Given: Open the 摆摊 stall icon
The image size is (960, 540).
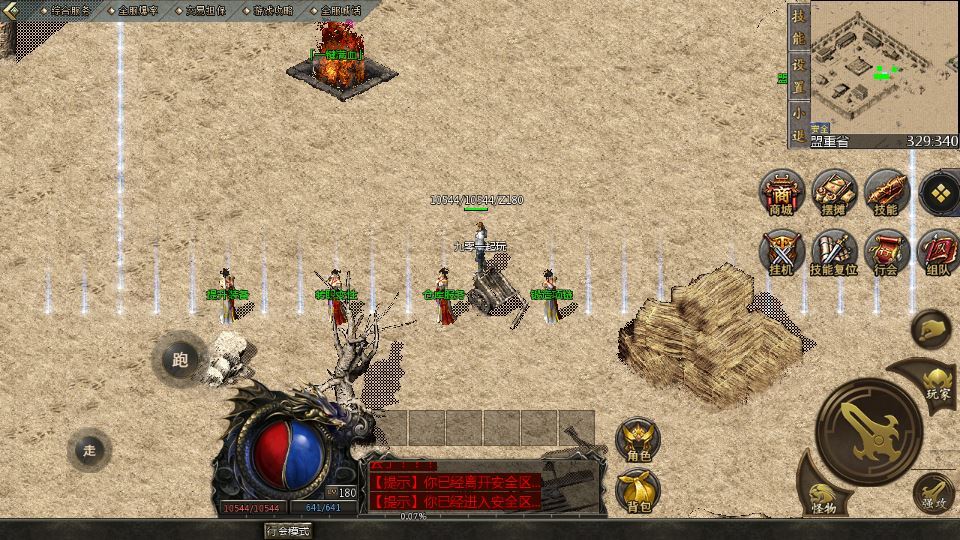Looking at the screenshot, I should pyautogui.click(x=833, y=191).
